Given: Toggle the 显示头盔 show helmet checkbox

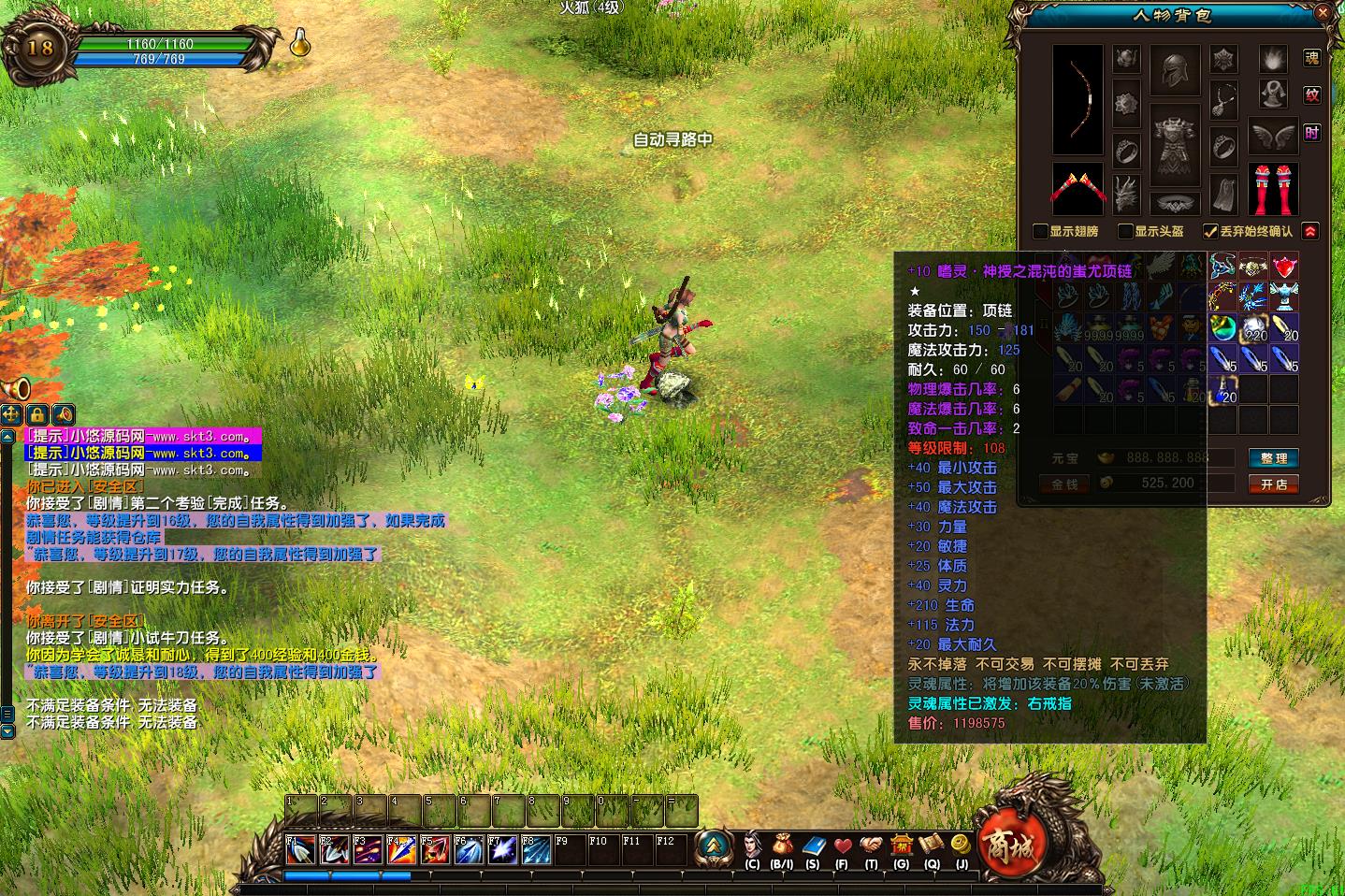Looking at the screenshot, I should (x=1126, y=231).
